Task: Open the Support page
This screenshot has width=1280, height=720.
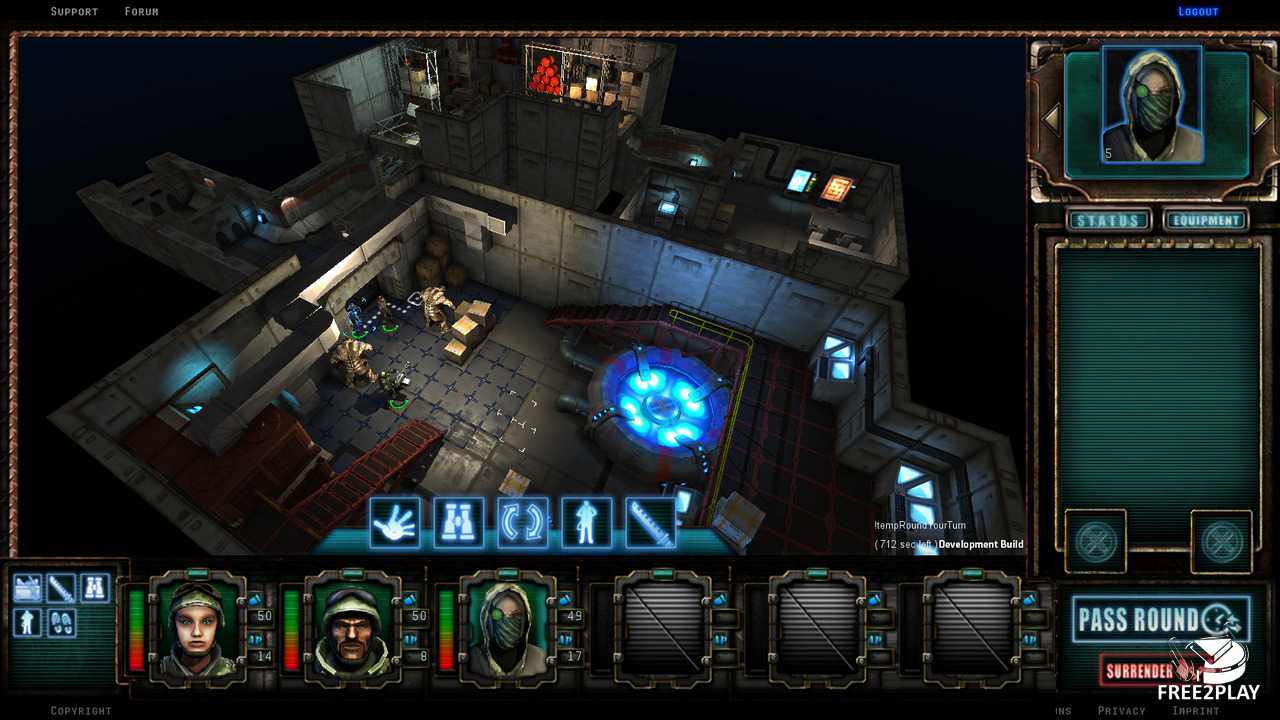Action: pyautogui.click(x=75, y=12)
